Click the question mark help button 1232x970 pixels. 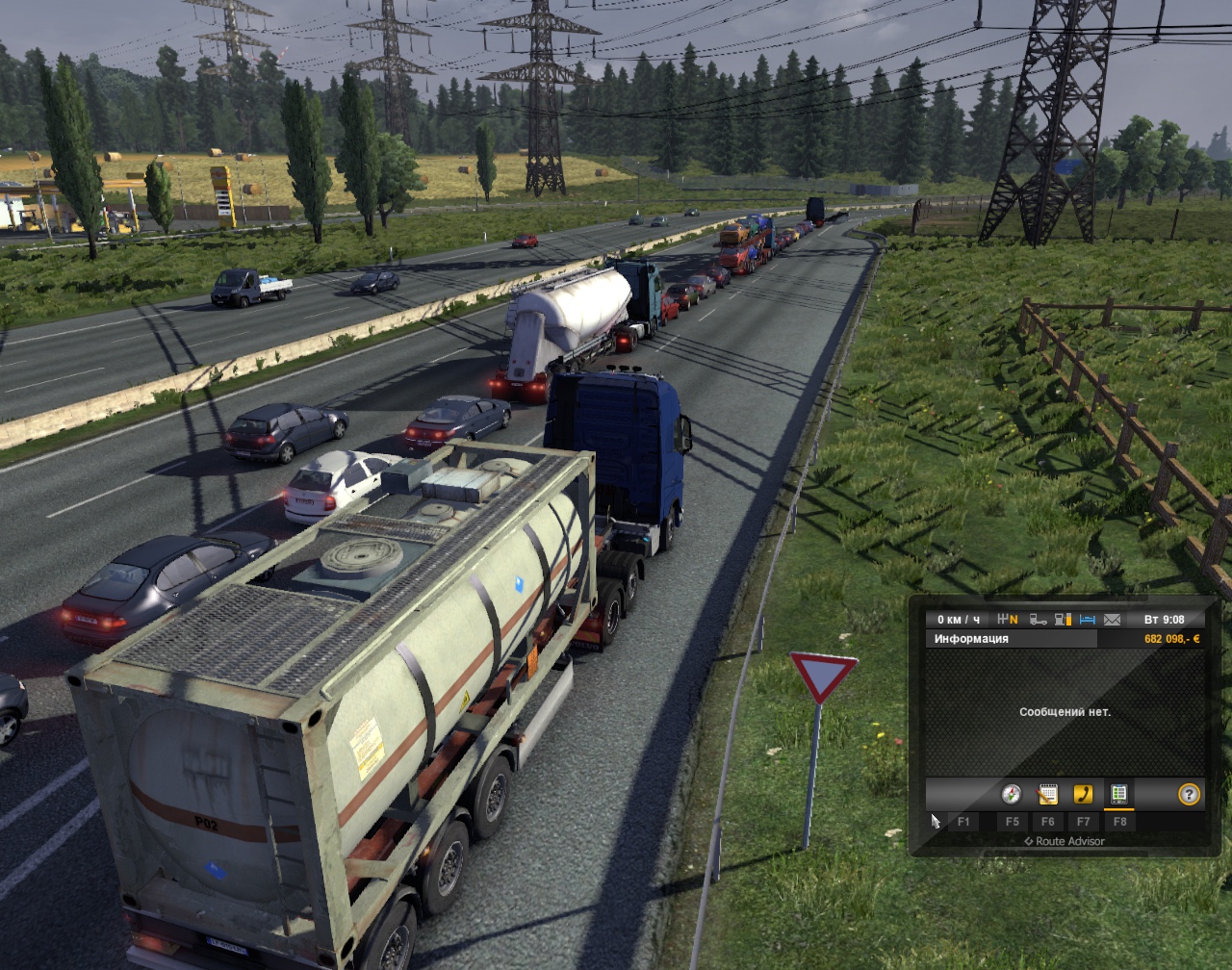click(1190, 794)
